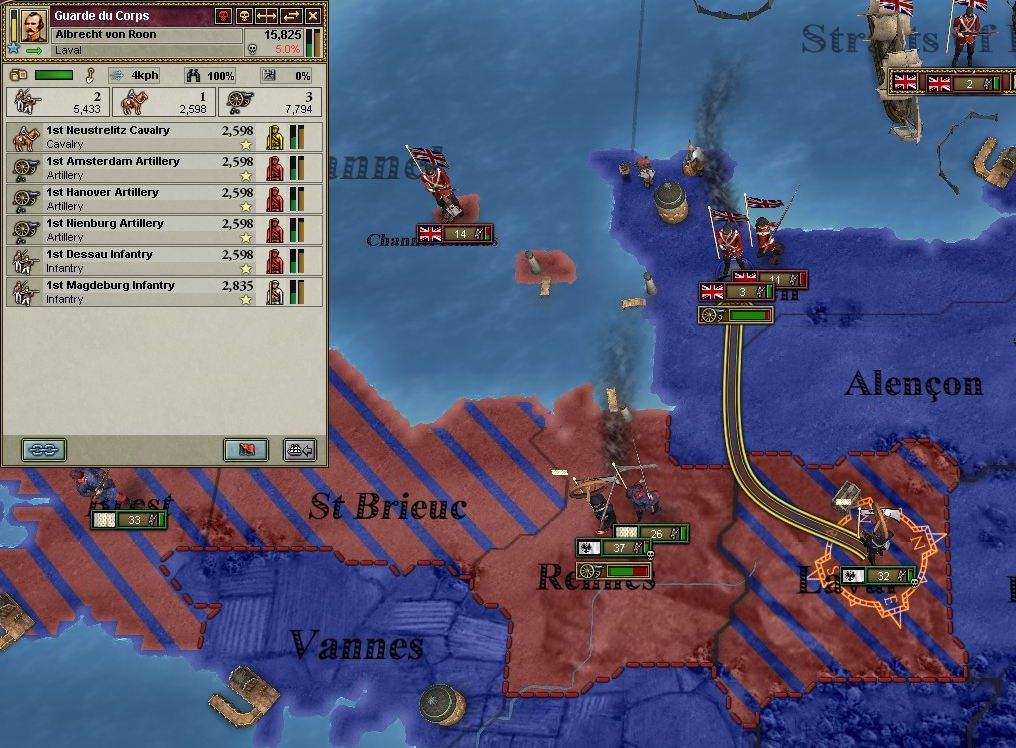Close the Guarde du Corps army panel
This screenshot has width=1016, height=748.
pos(314,16)
